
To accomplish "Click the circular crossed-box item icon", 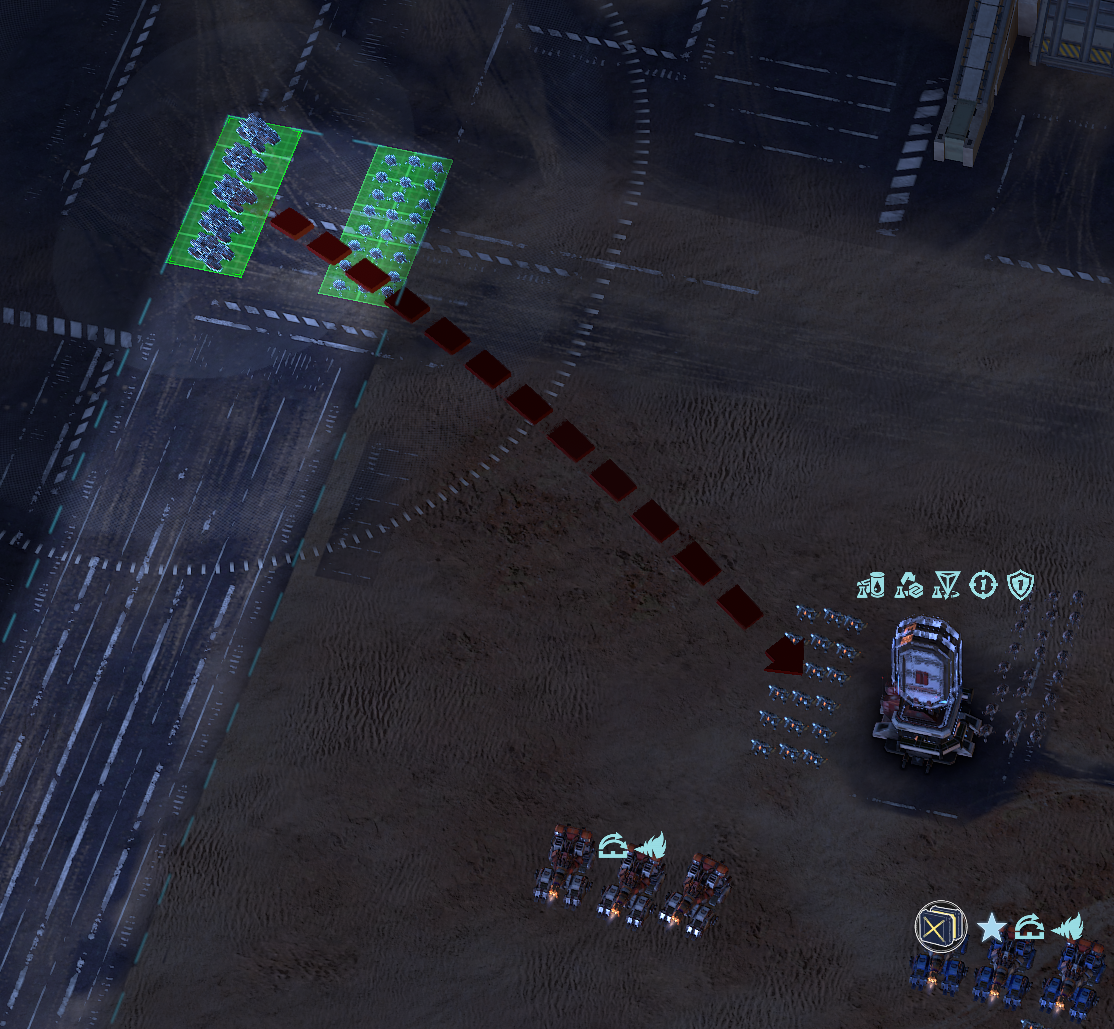I will (x=940, y=927).
